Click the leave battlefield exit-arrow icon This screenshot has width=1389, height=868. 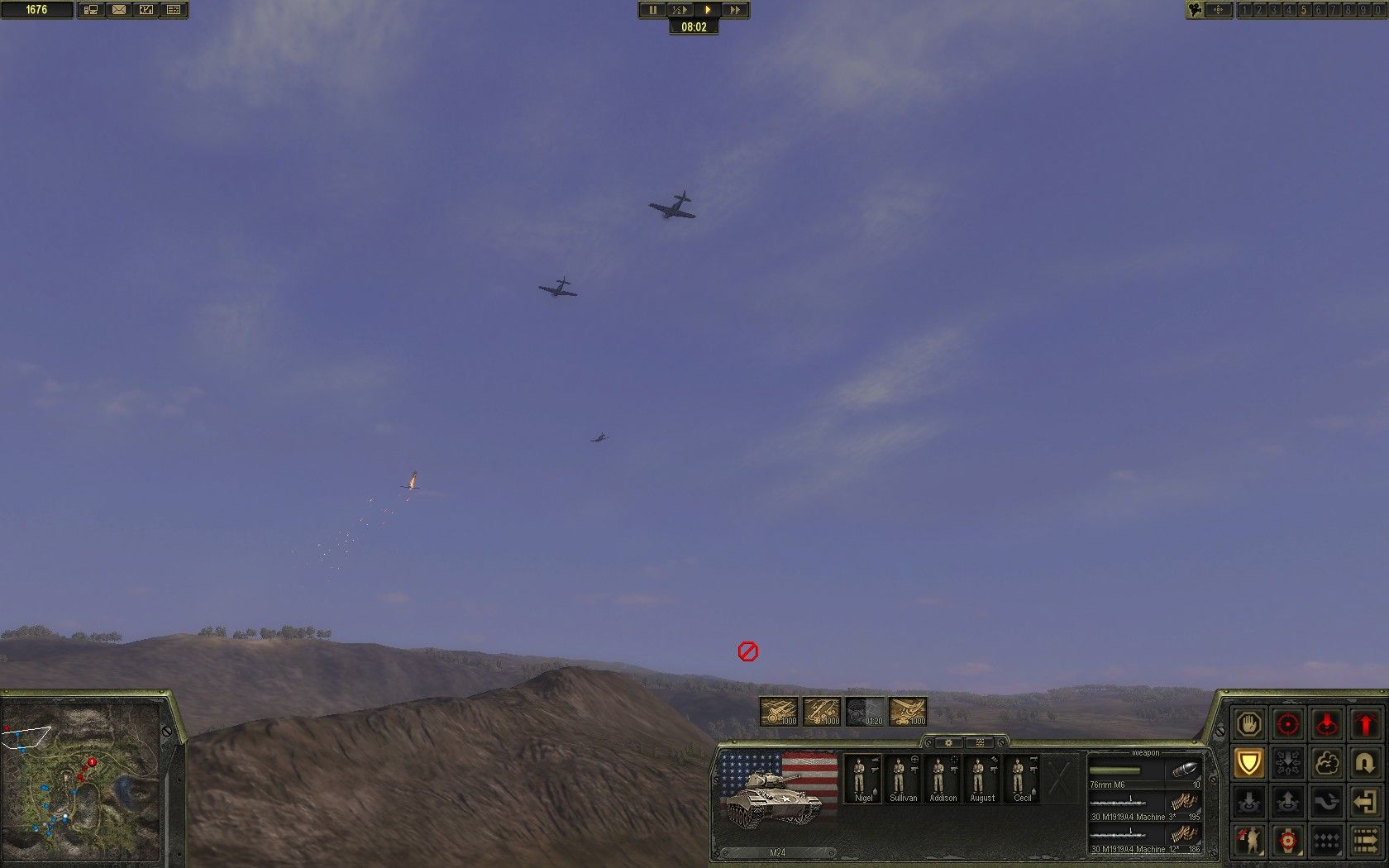point(1364,801)
